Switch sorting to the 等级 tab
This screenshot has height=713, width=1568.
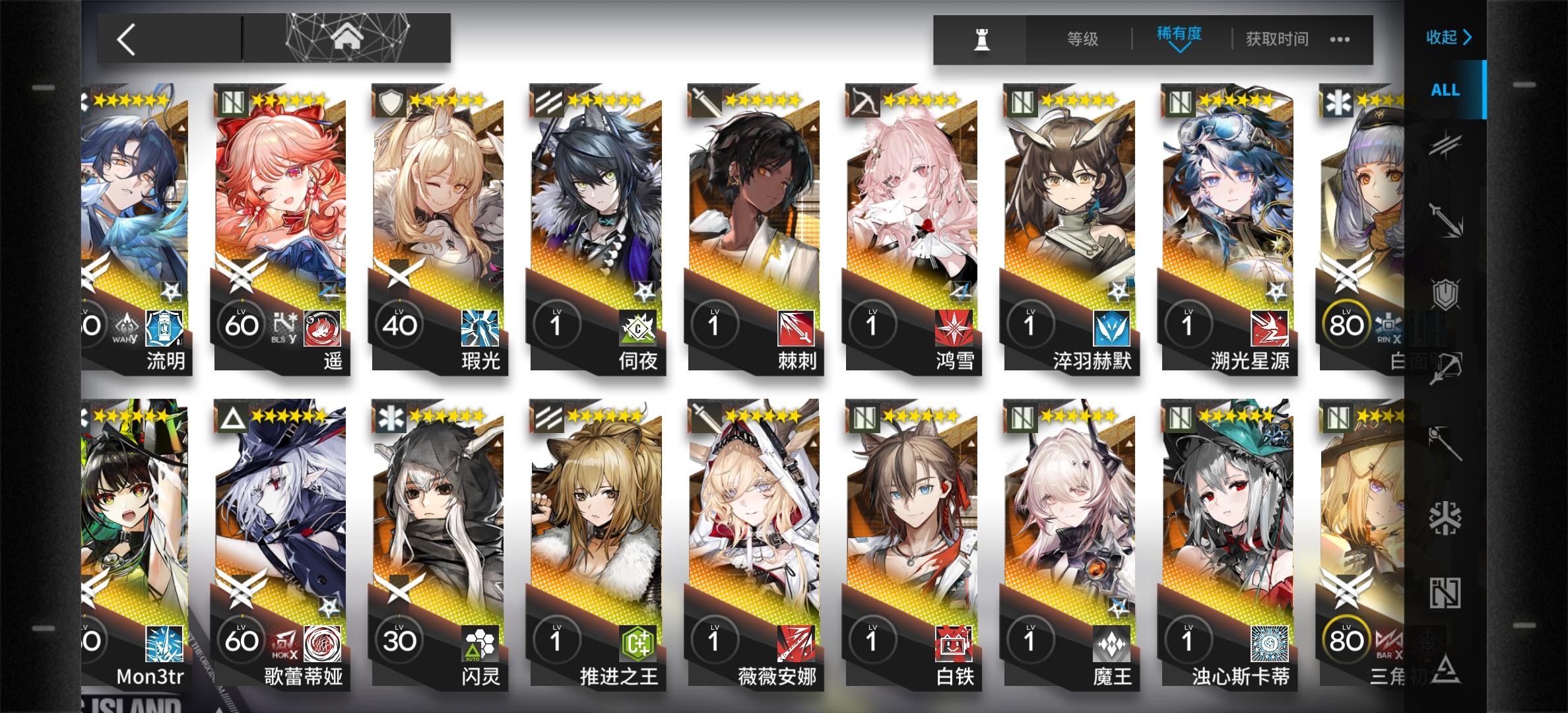coord(1084,39)
